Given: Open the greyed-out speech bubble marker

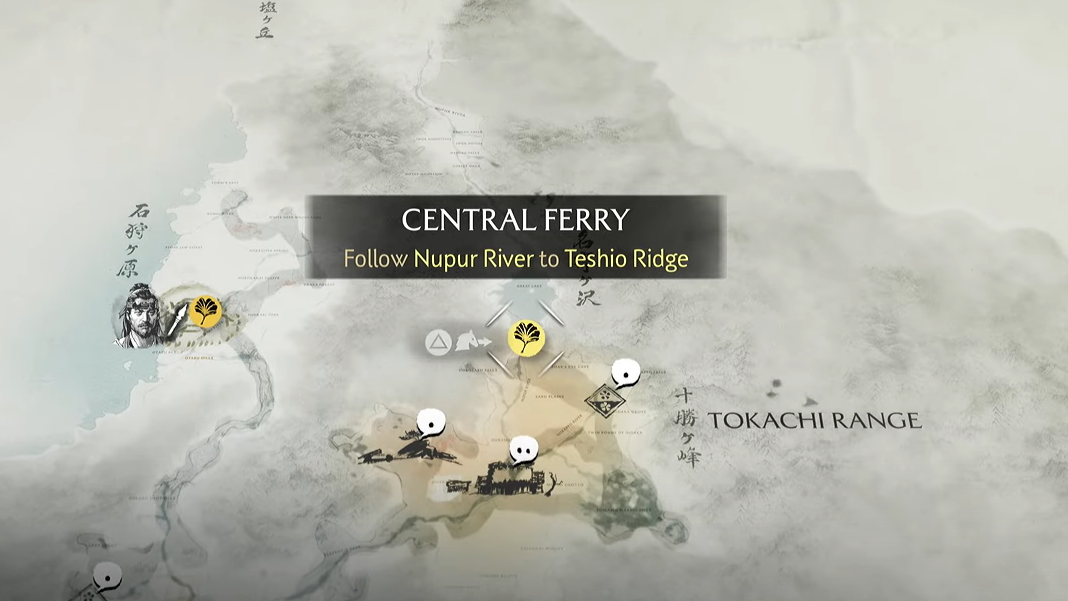Looking at the screenshot, I should click(107, 576).
